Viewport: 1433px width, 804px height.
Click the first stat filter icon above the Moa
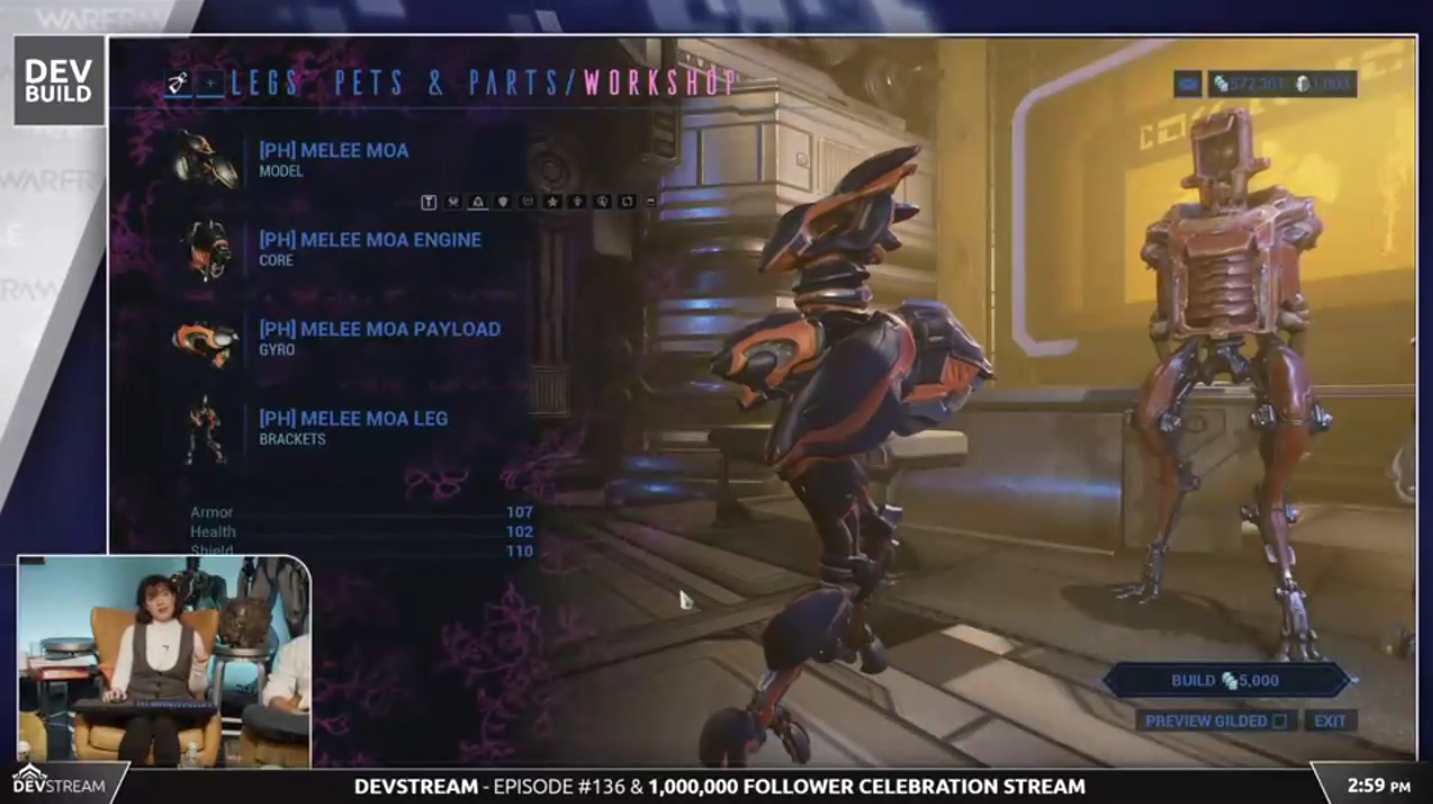click(429, 202)
